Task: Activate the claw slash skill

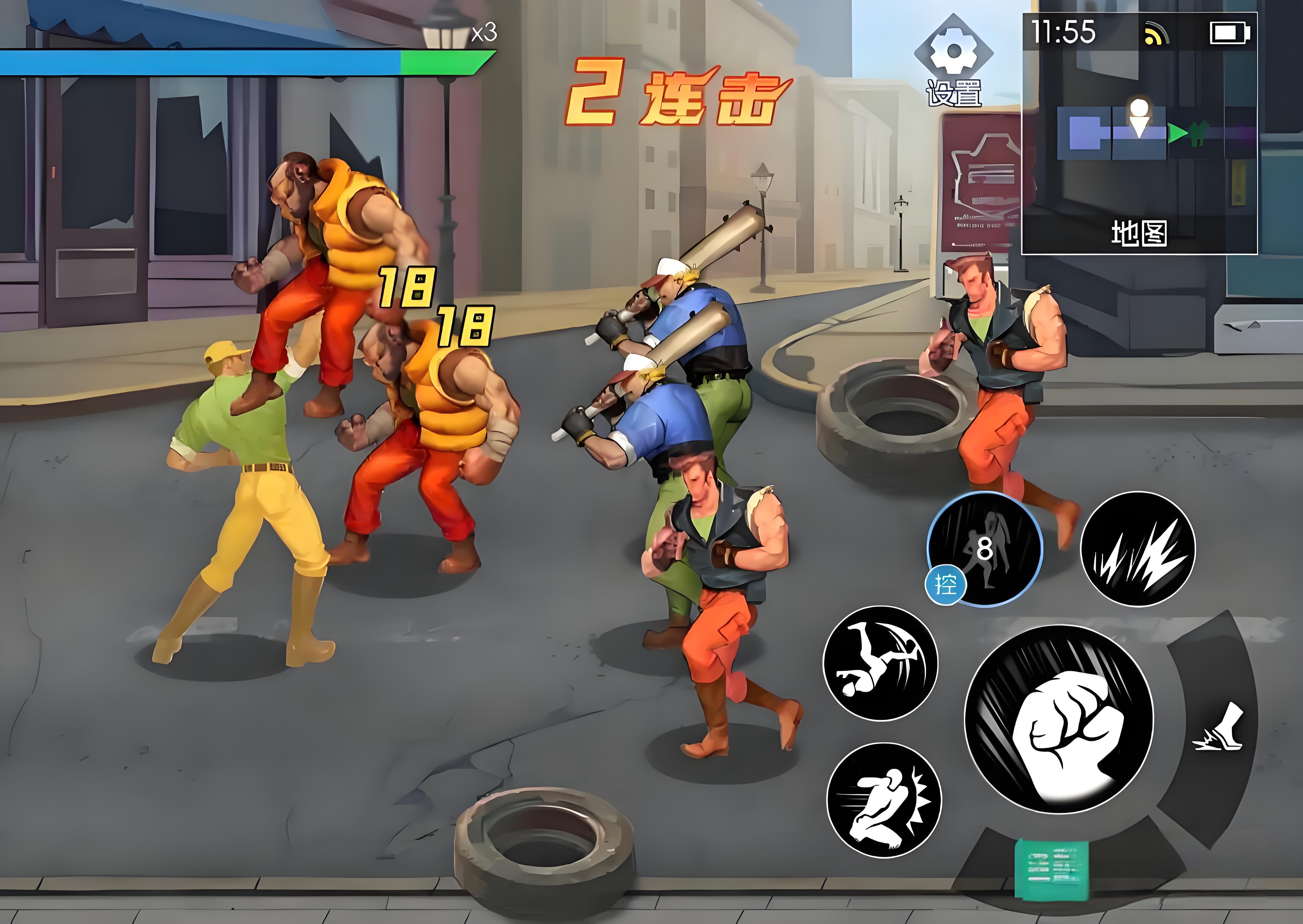Action: click(x=1138, y=549)
